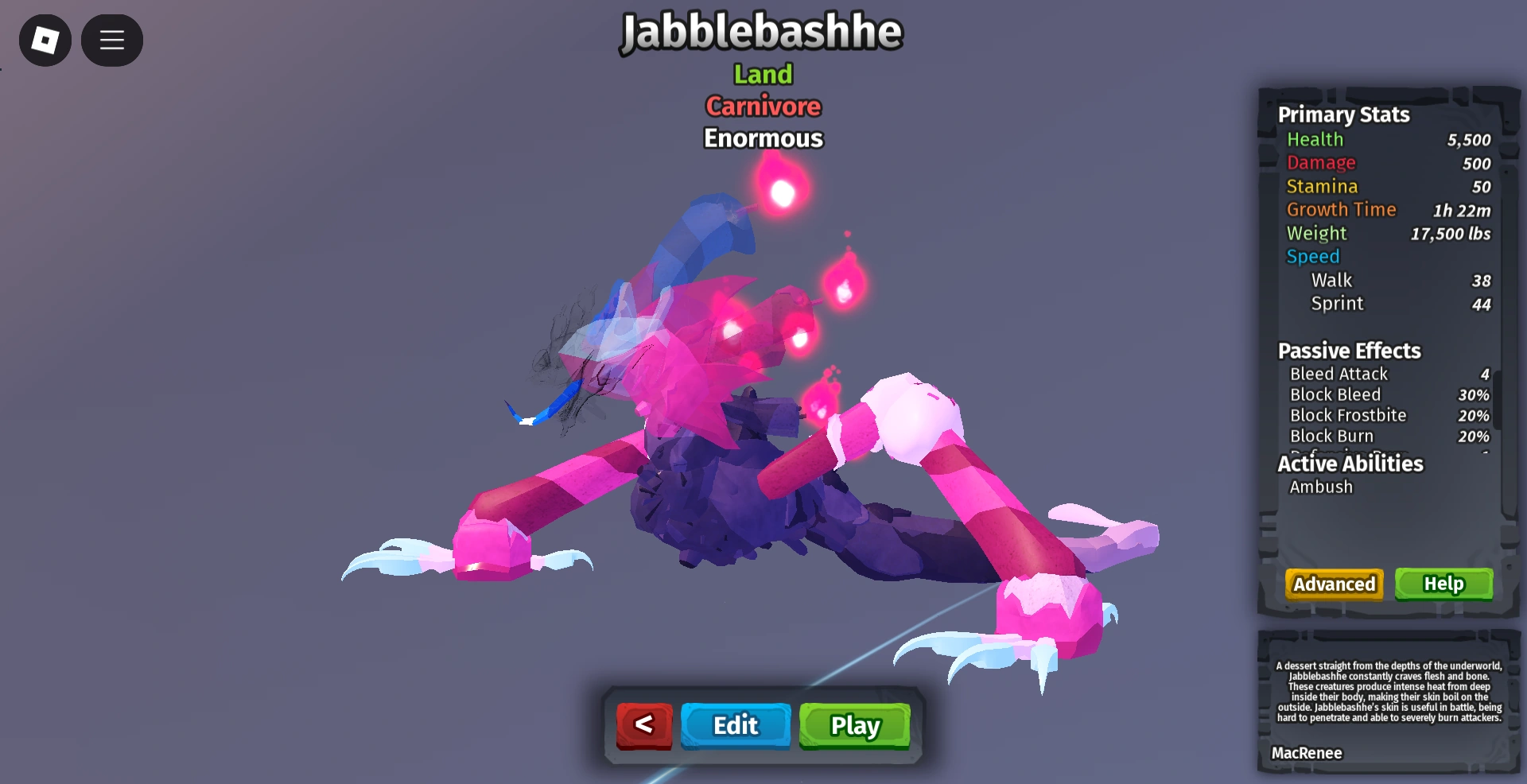The width and height of the screenshot is (1527, 784).
Task: Select the Ambush active ability
Action: click(x=1321, y=487)
